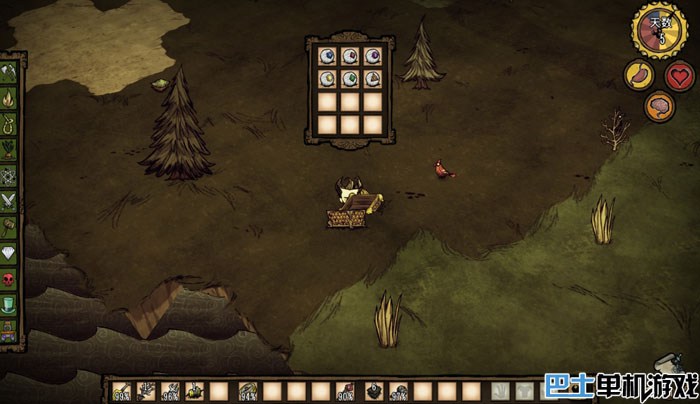Open the Fire crafting tab
The width and height of the screenshot is (700, 404).
9,99
